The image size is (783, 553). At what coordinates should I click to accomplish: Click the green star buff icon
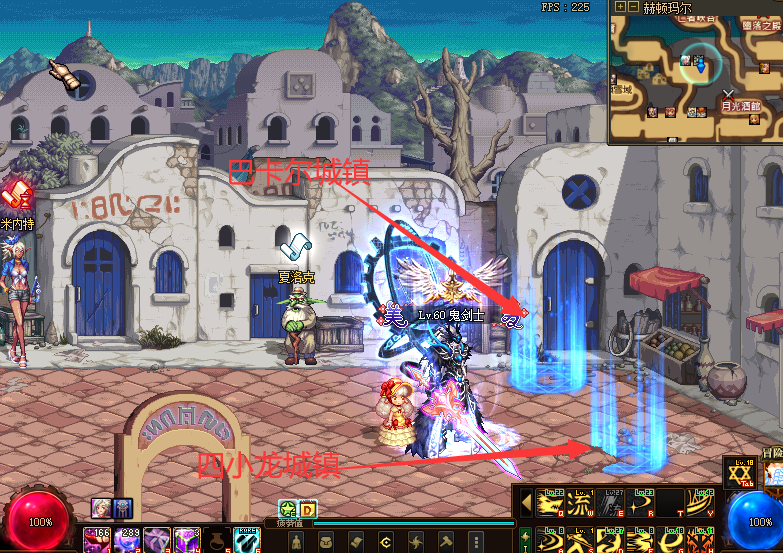287,508
